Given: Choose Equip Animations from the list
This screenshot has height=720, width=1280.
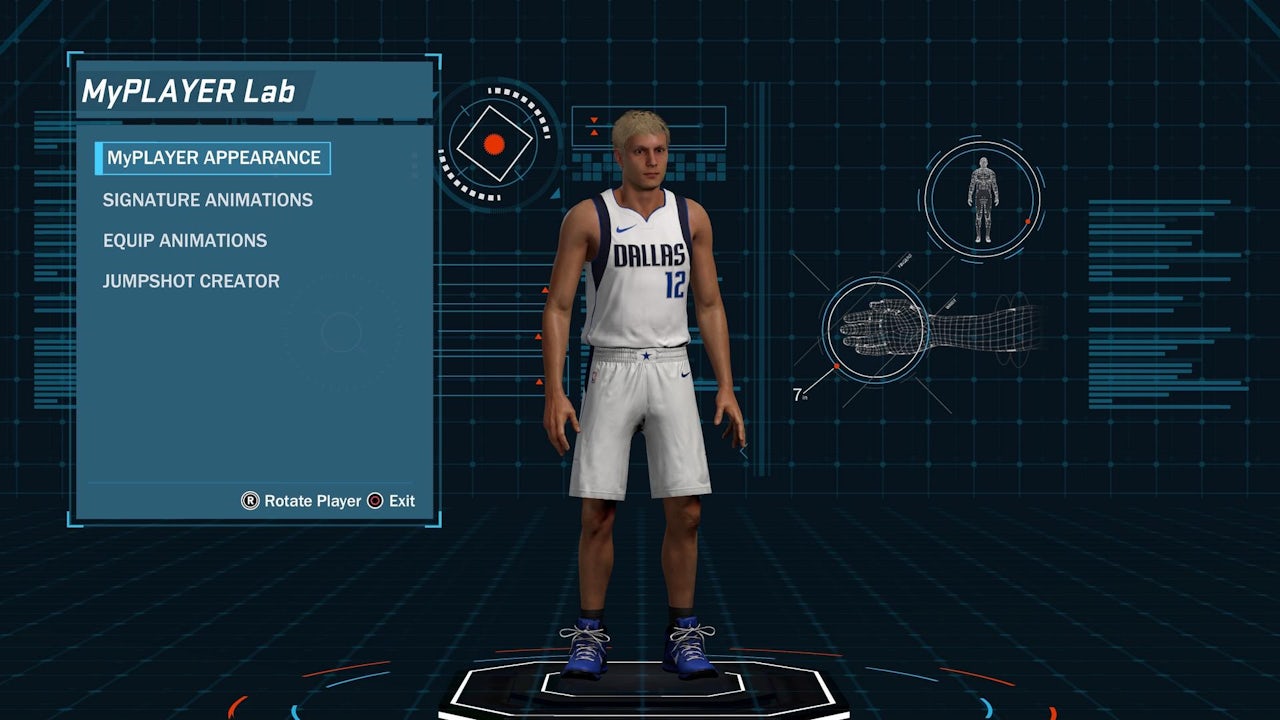Looking at the screenshot, I should point(183,240).
